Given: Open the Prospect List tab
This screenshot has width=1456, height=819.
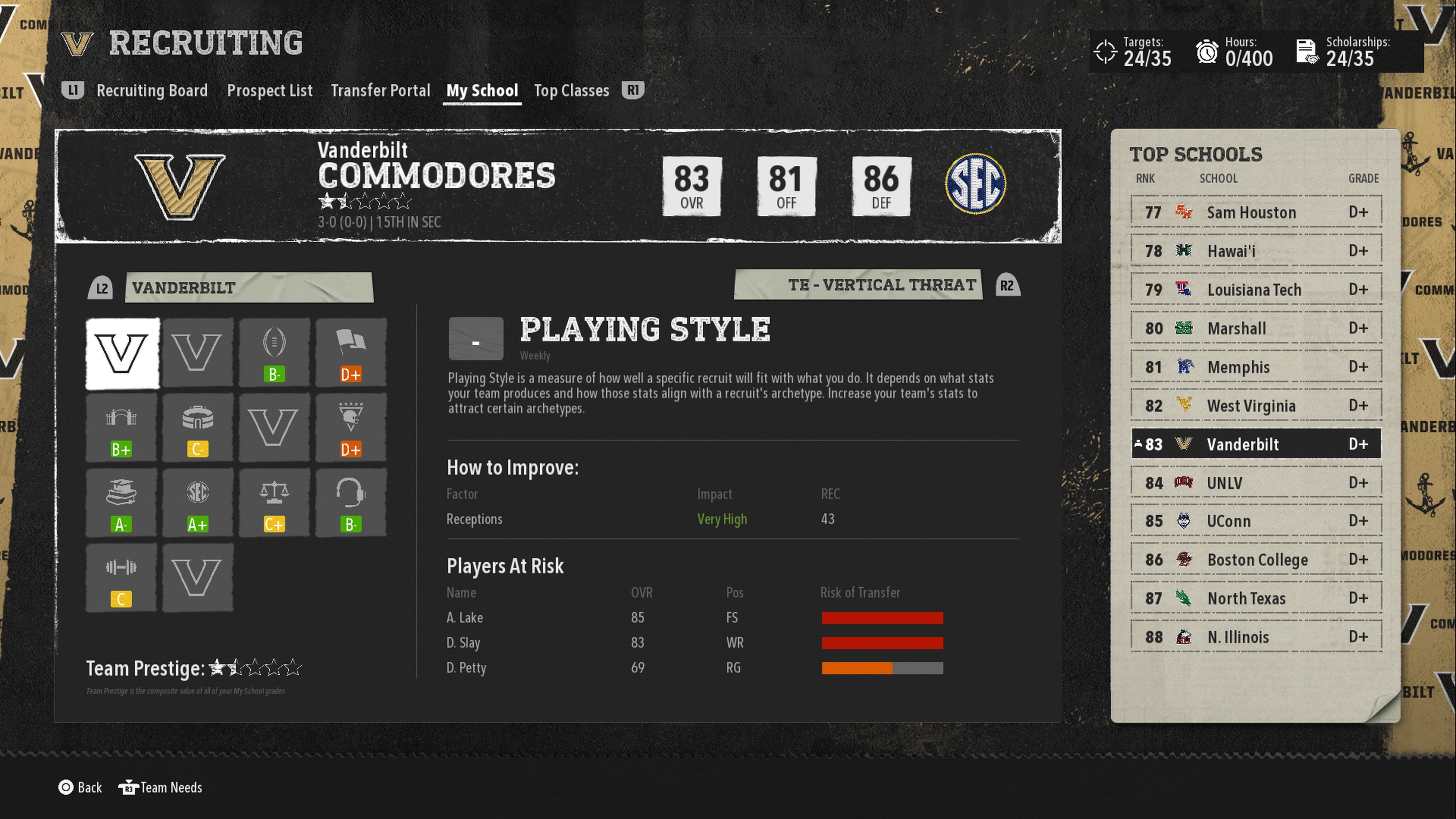Looking at the screenshot, I should (x=270, y=91).
